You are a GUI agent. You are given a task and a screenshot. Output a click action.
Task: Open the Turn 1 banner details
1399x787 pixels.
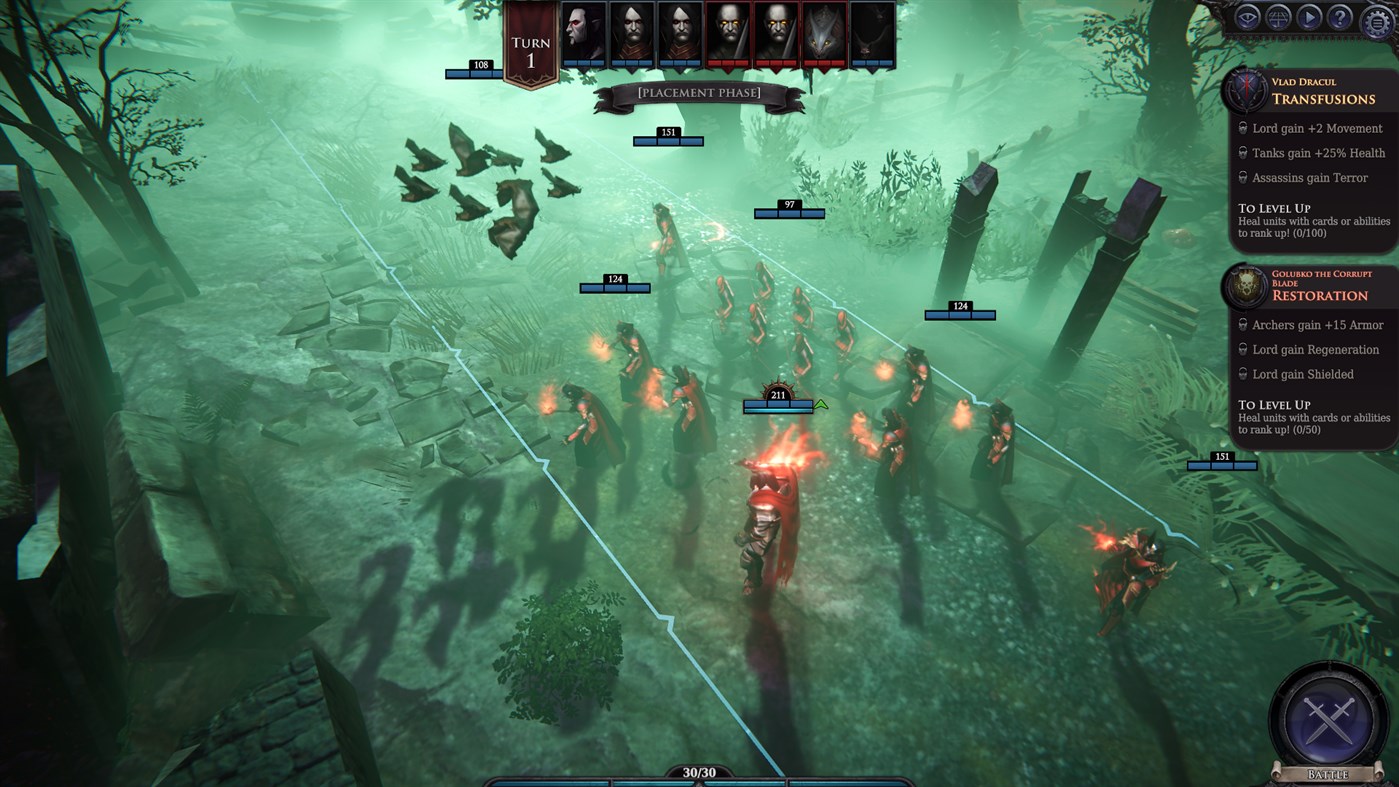(x=530, y=42)
